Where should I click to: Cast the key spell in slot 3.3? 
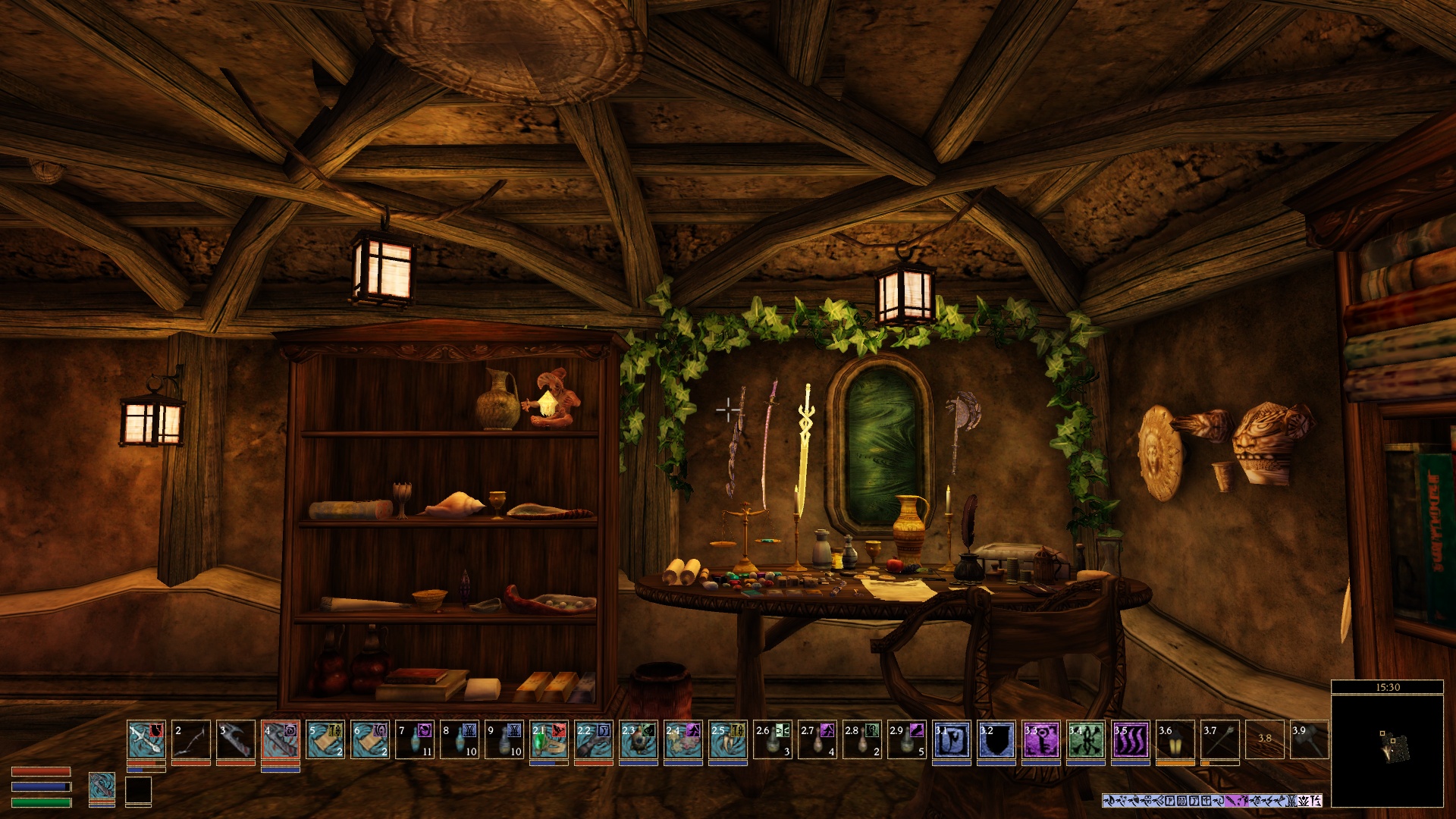click(1040, 739)
